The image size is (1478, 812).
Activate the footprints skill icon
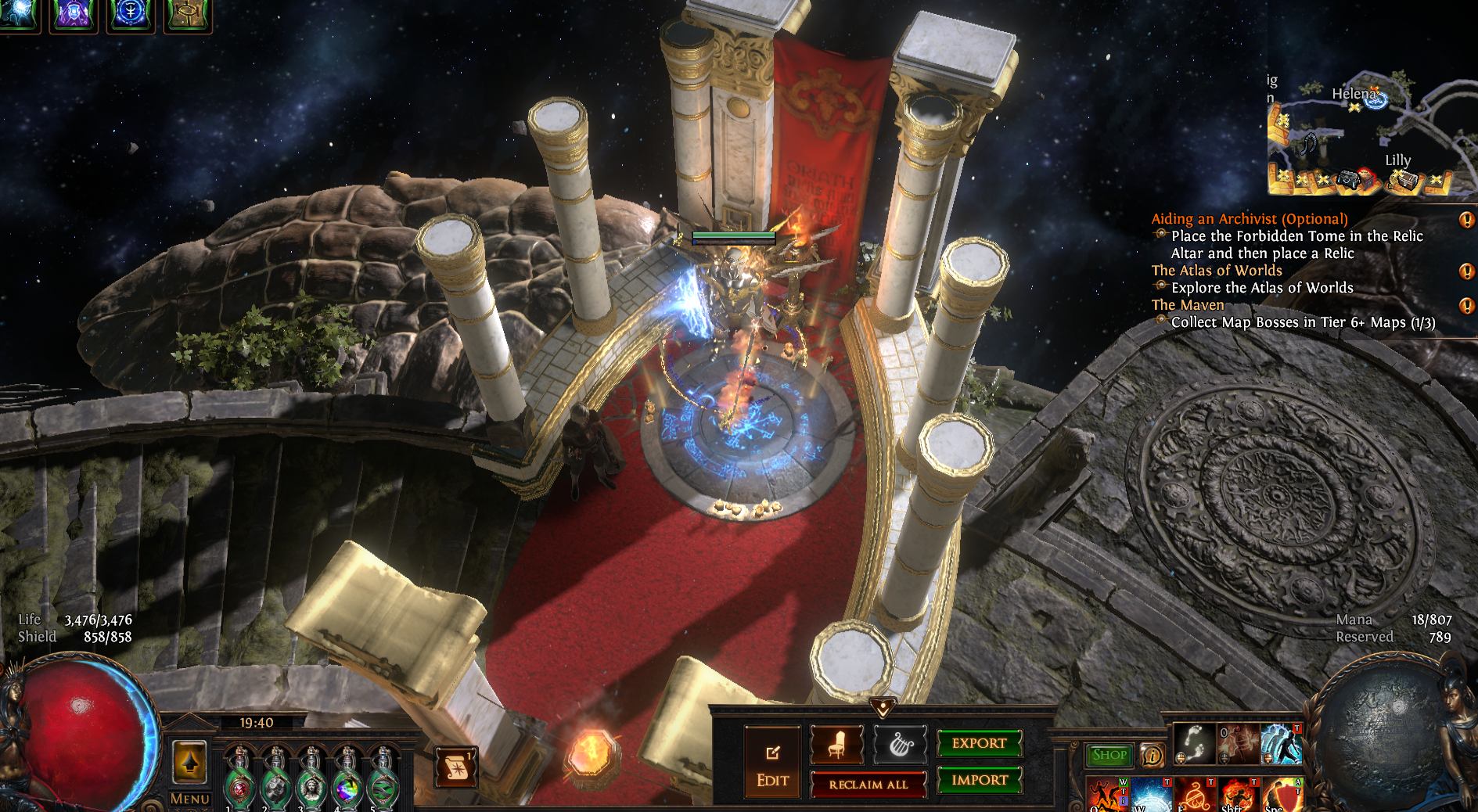[x=1194, y=743]
